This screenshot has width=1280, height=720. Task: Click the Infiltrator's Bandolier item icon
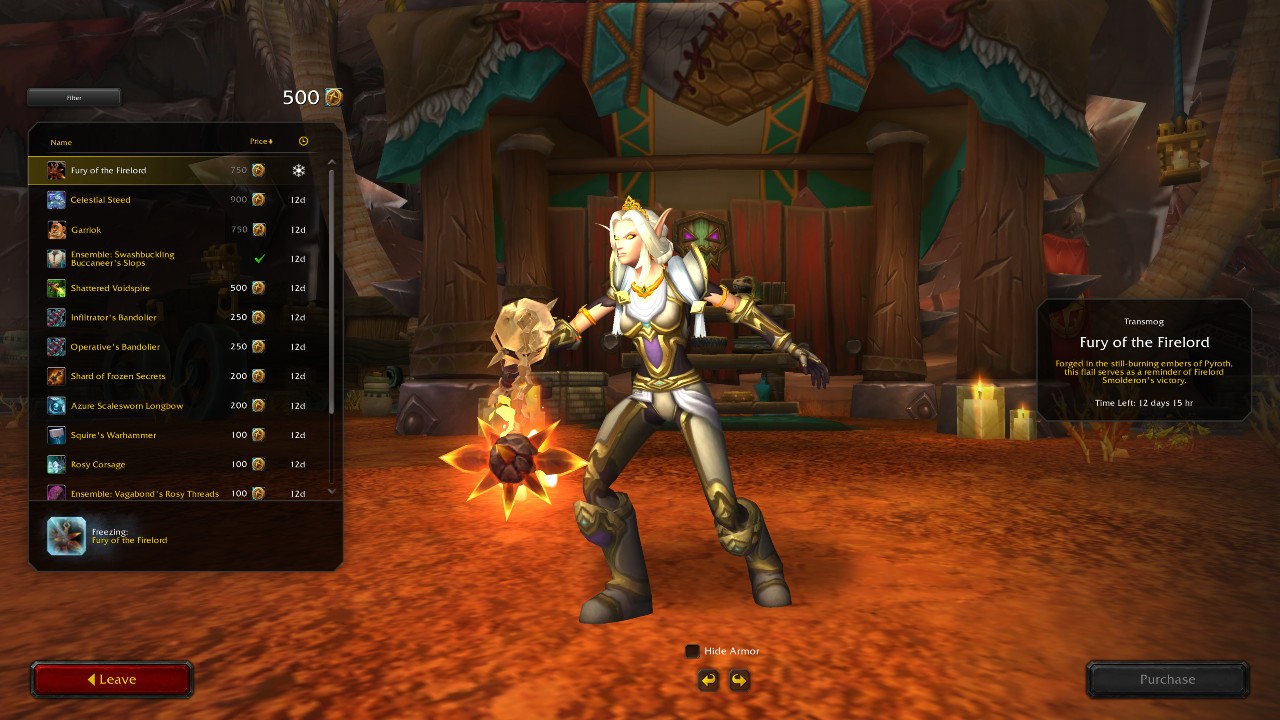(x=55, y=317)
